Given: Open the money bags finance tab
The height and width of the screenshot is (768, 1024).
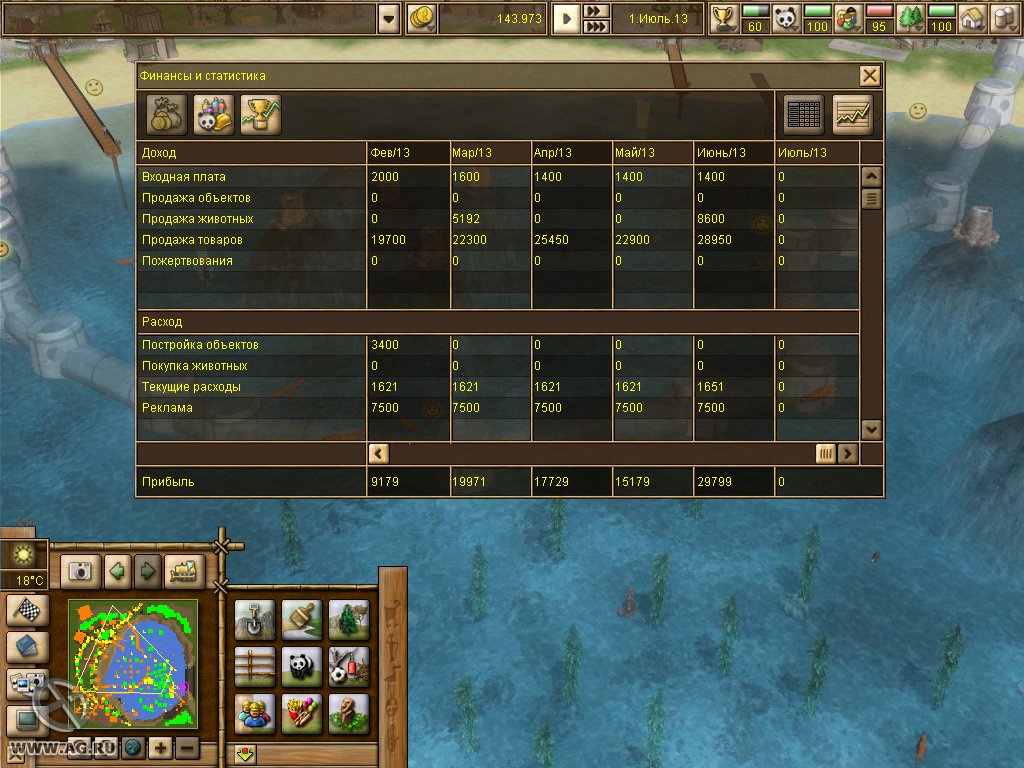Looking at the screenshot, I should point(165,115).
